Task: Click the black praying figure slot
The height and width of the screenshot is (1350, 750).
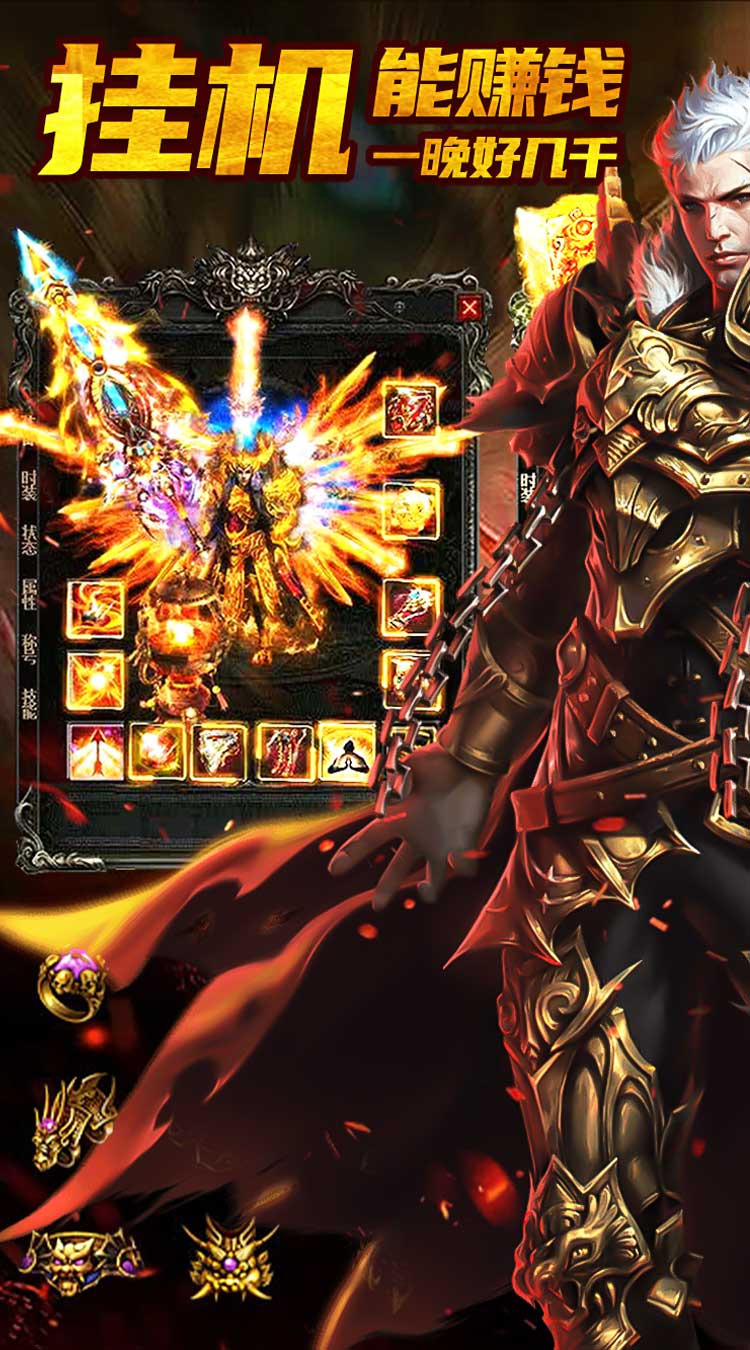Action: 347,752
